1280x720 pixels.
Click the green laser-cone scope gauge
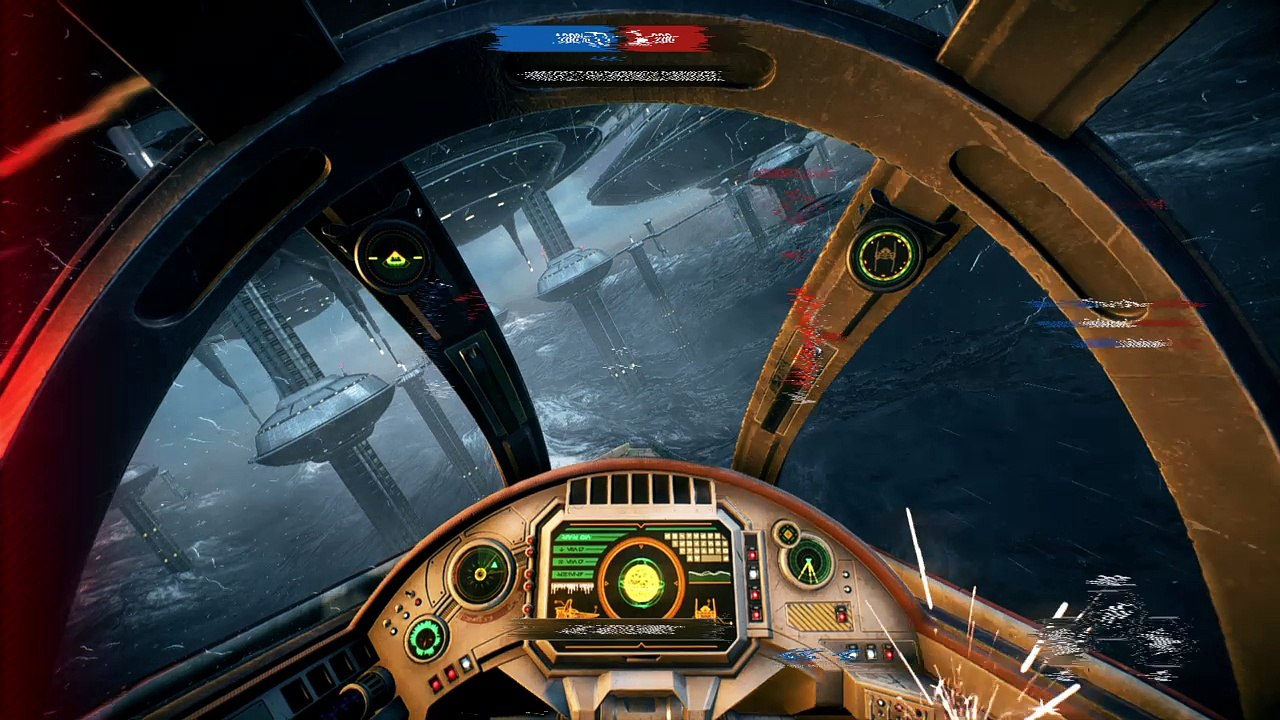pyautogui.click(x=808, y=563)
